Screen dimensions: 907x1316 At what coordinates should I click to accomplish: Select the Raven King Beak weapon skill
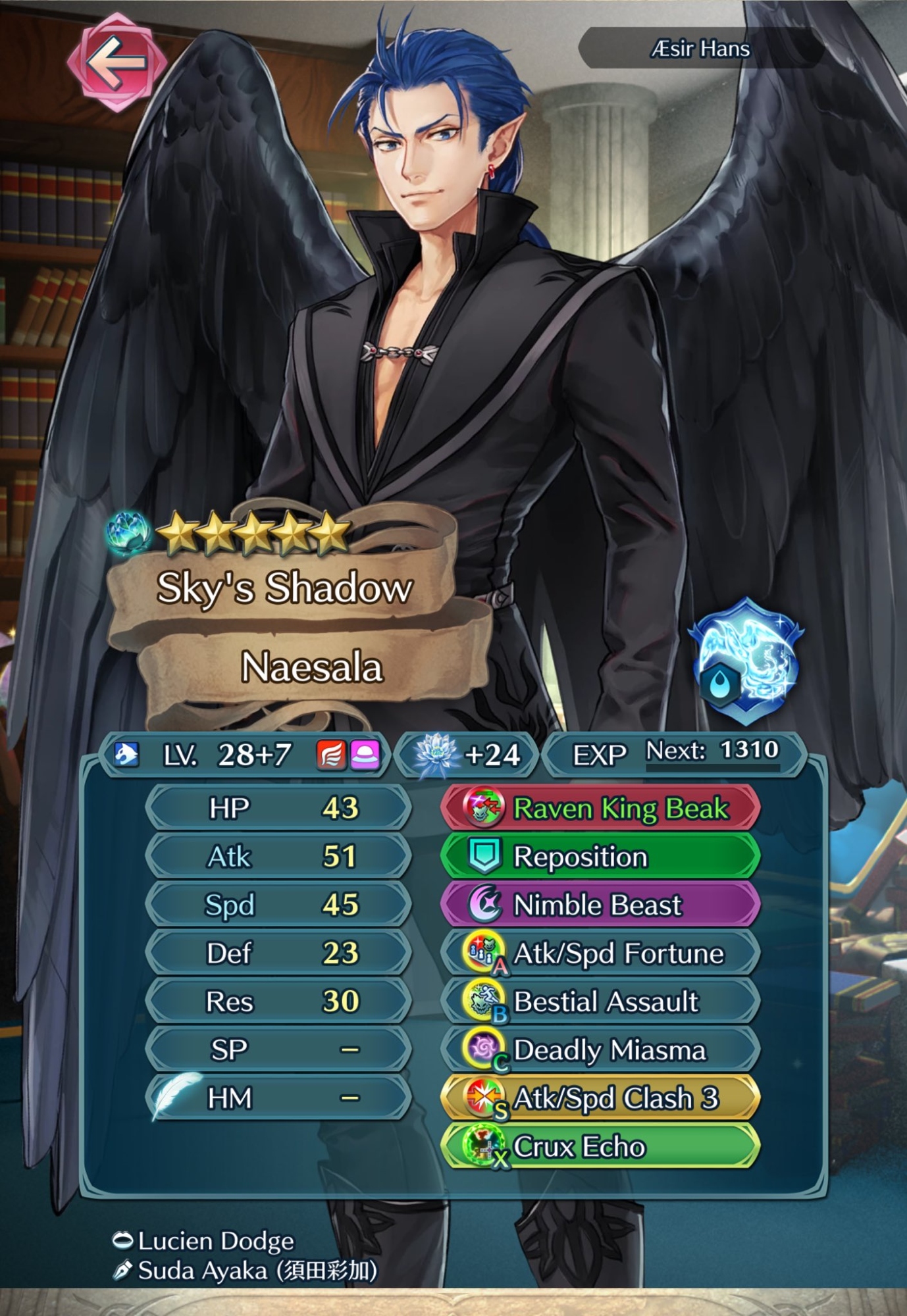click(600, 808)
